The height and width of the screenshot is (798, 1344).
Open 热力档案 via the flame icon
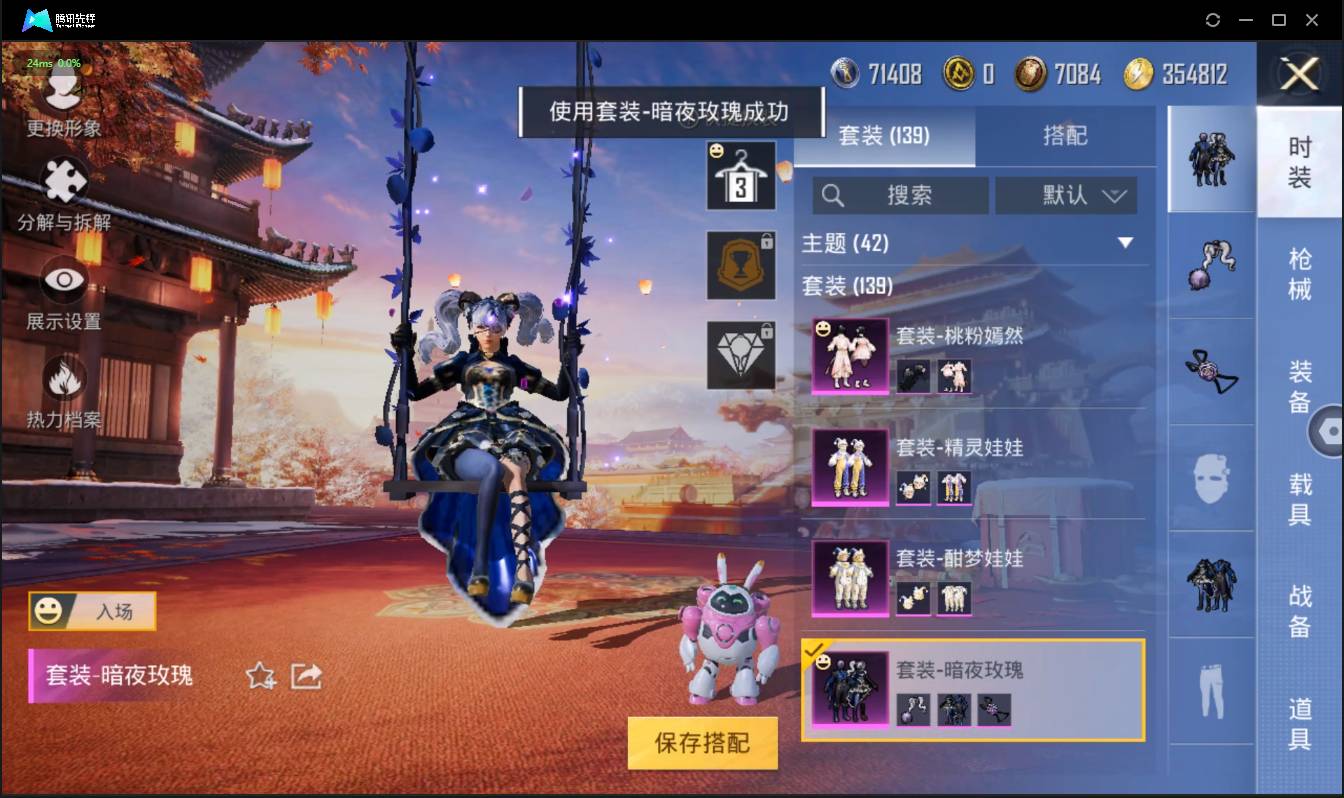pos(62,378)
